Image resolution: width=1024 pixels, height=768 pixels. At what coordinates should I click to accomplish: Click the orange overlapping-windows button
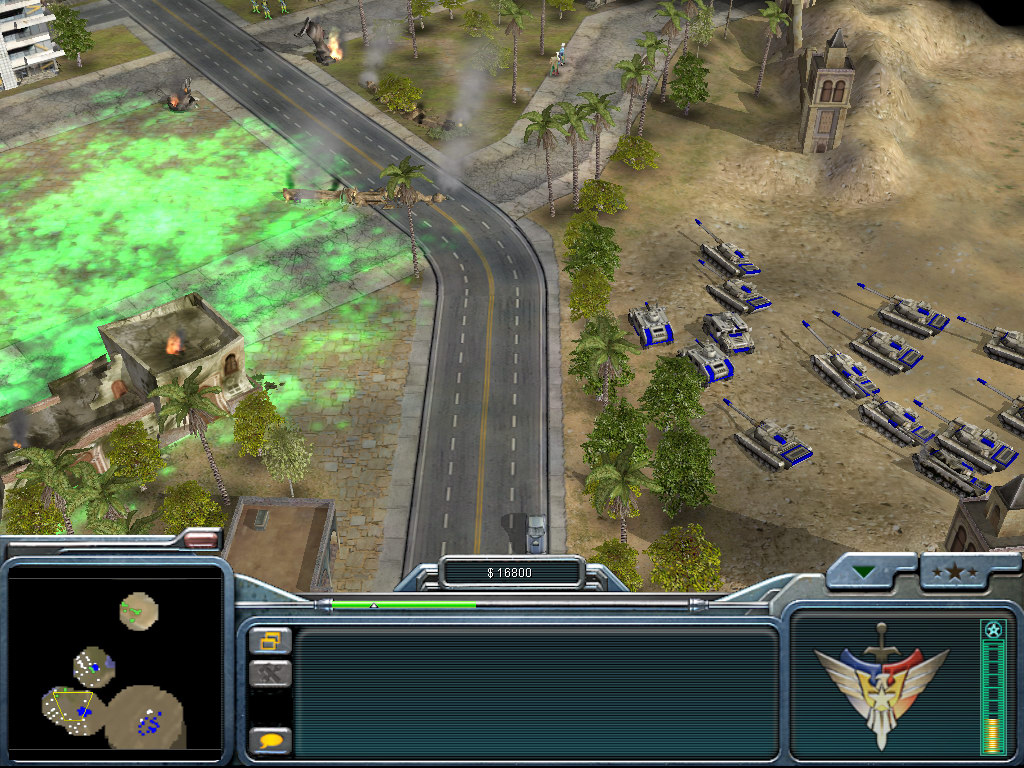[x=270, y=640]
